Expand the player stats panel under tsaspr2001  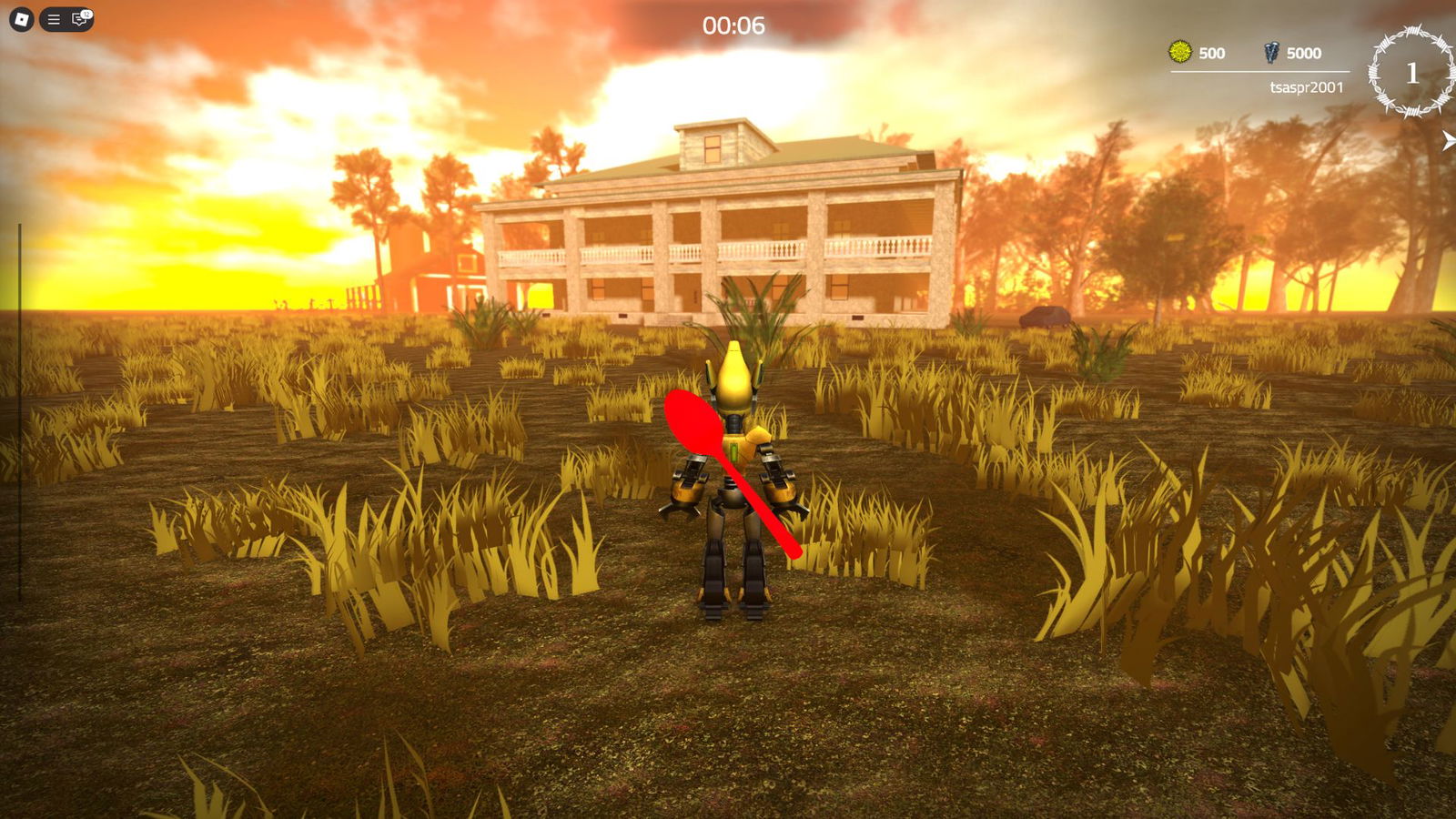point(1308,86)
